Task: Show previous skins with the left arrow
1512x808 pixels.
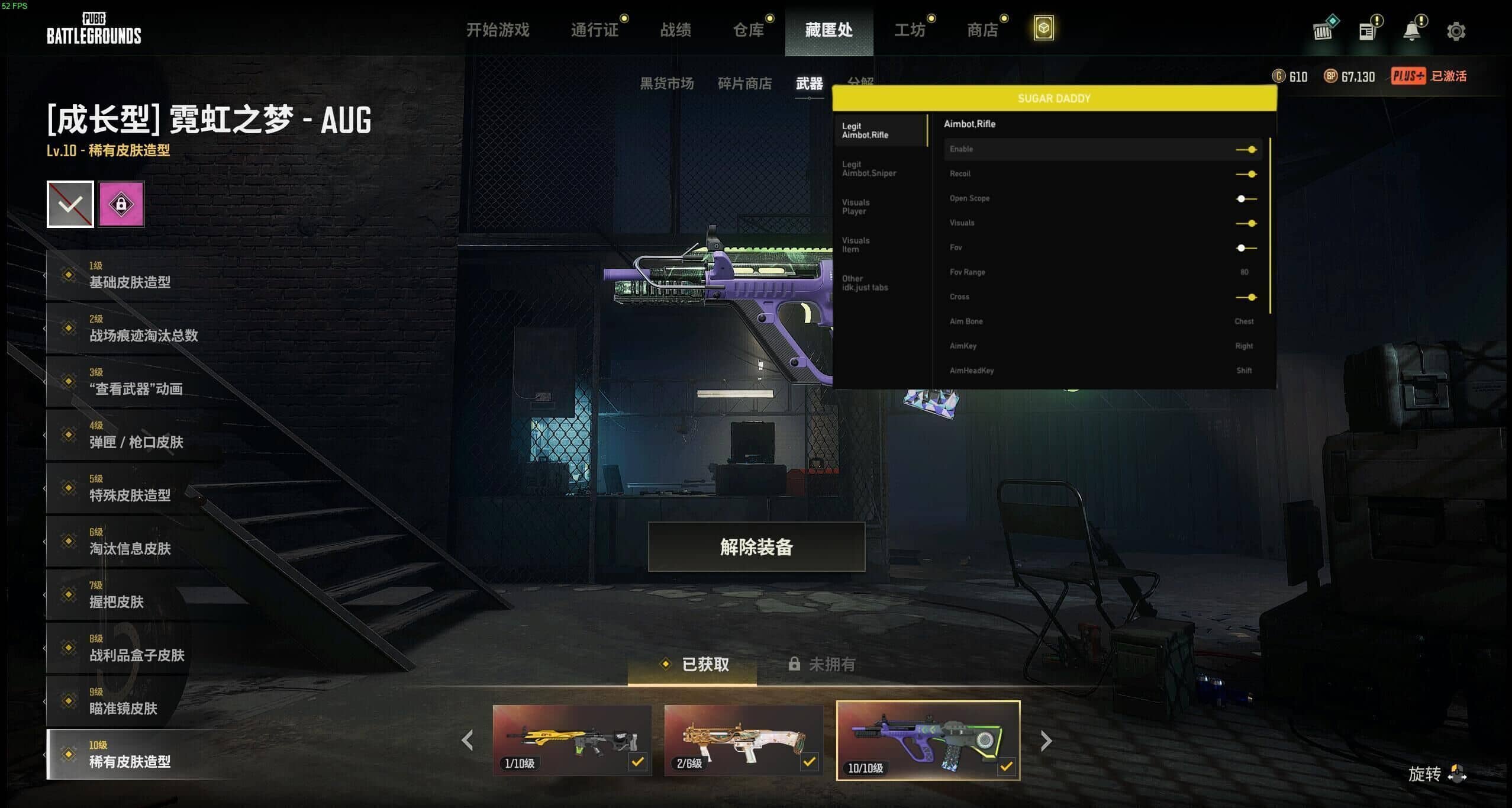Action: pyautogui.click(x=468, y=741)
